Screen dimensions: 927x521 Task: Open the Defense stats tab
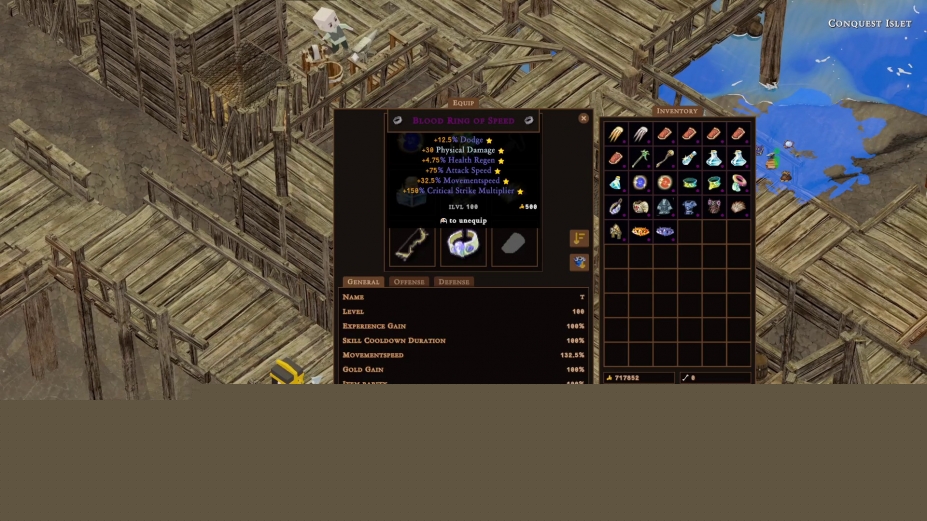[453, 282]
